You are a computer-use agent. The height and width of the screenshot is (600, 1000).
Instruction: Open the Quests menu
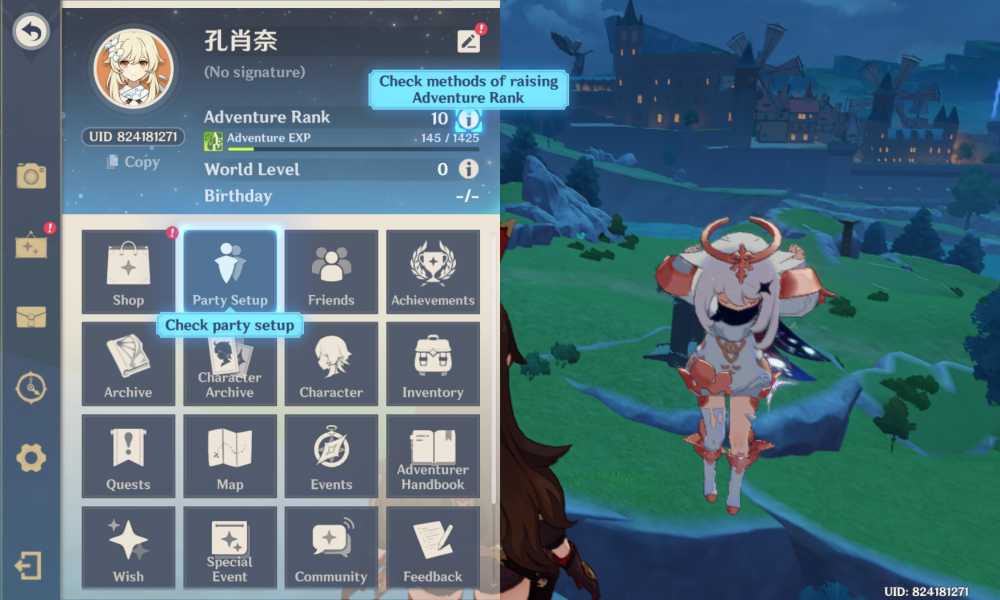[x=128, y=456]
